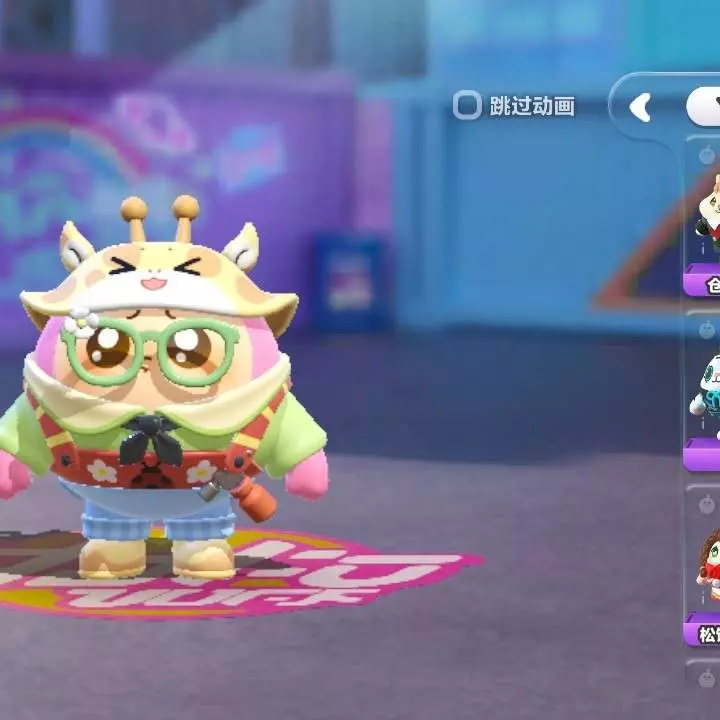Pick the white and teal robot costume card
720x720 pixels.
pos(705,392)
